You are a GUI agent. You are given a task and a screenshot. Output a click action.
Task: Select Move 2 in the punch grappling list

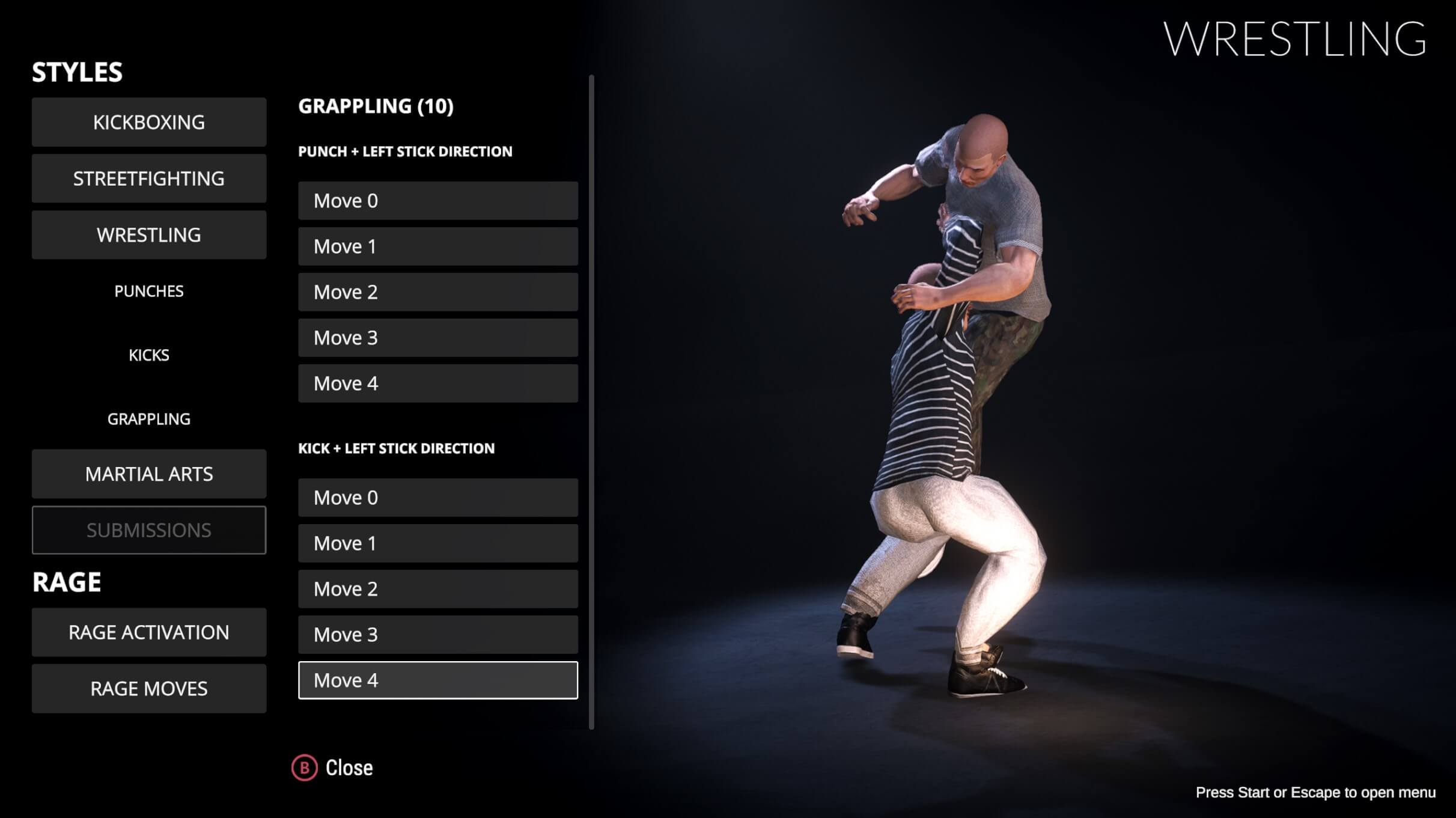pyautogui.click(x=437, y=291)
